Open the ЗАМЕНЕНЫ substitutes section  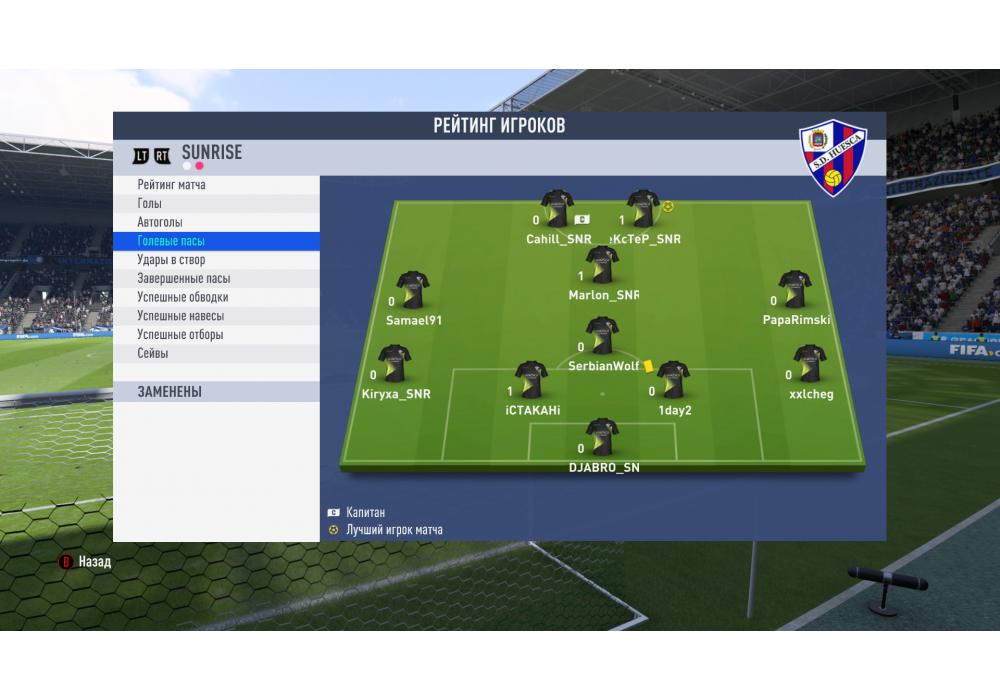(x=216, y=392)
